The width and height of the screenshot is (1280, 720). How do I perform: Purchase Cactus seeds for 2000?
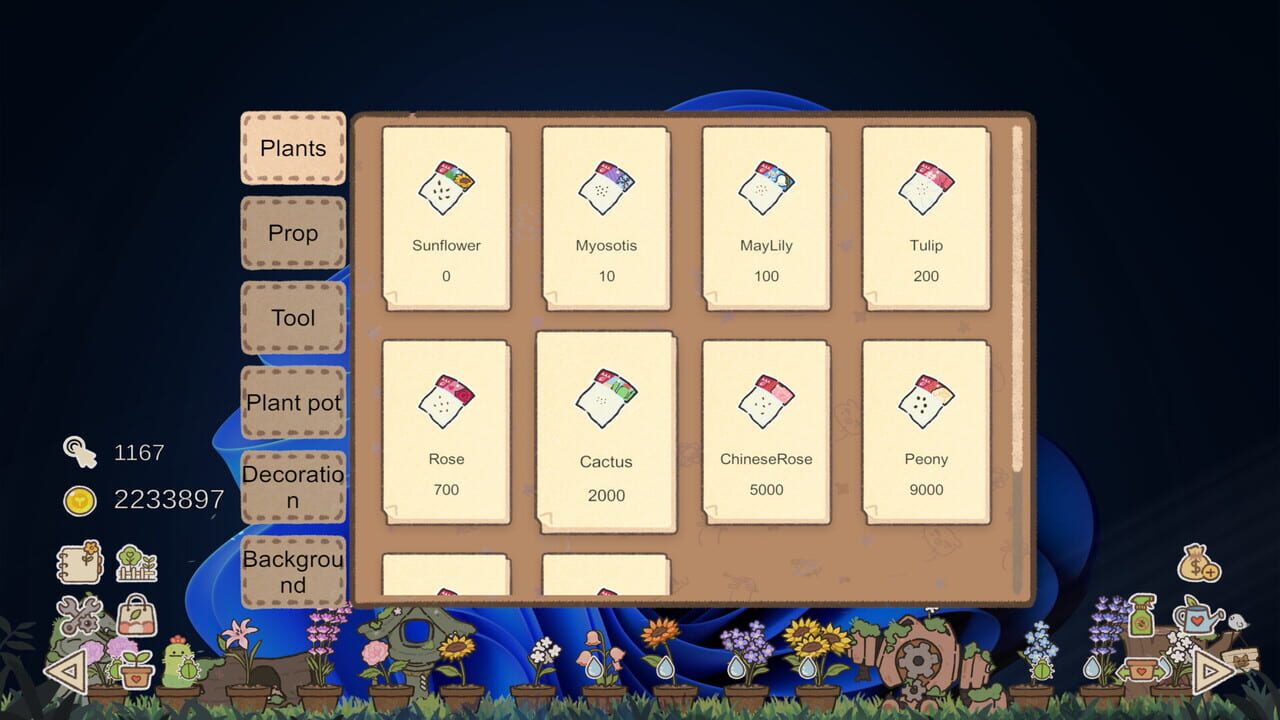coord(606,430)
